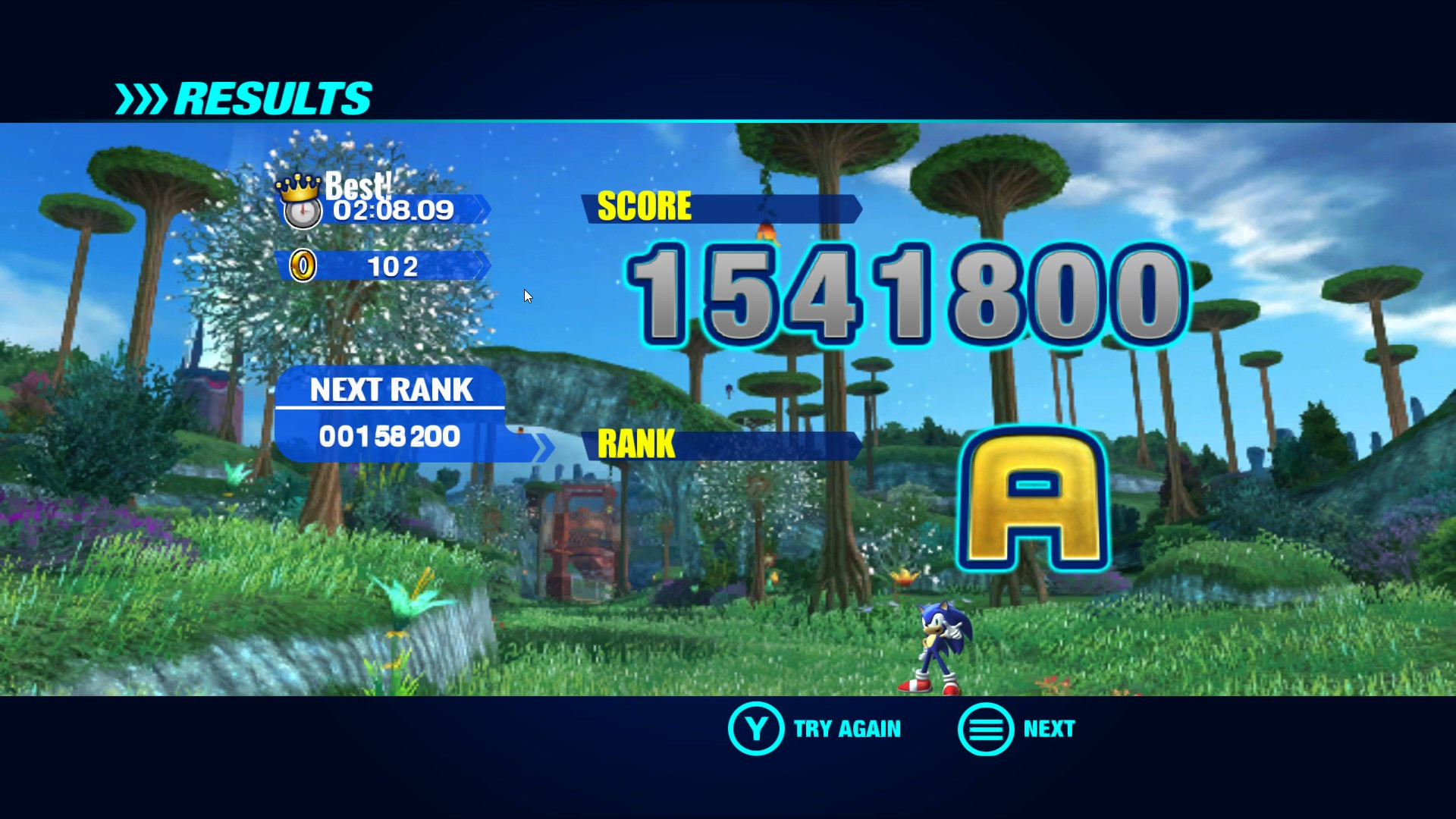The height and width of the screenshot is (819, 1456).
Task: Click the 00158200 next rank score
Action: [391, 436]
